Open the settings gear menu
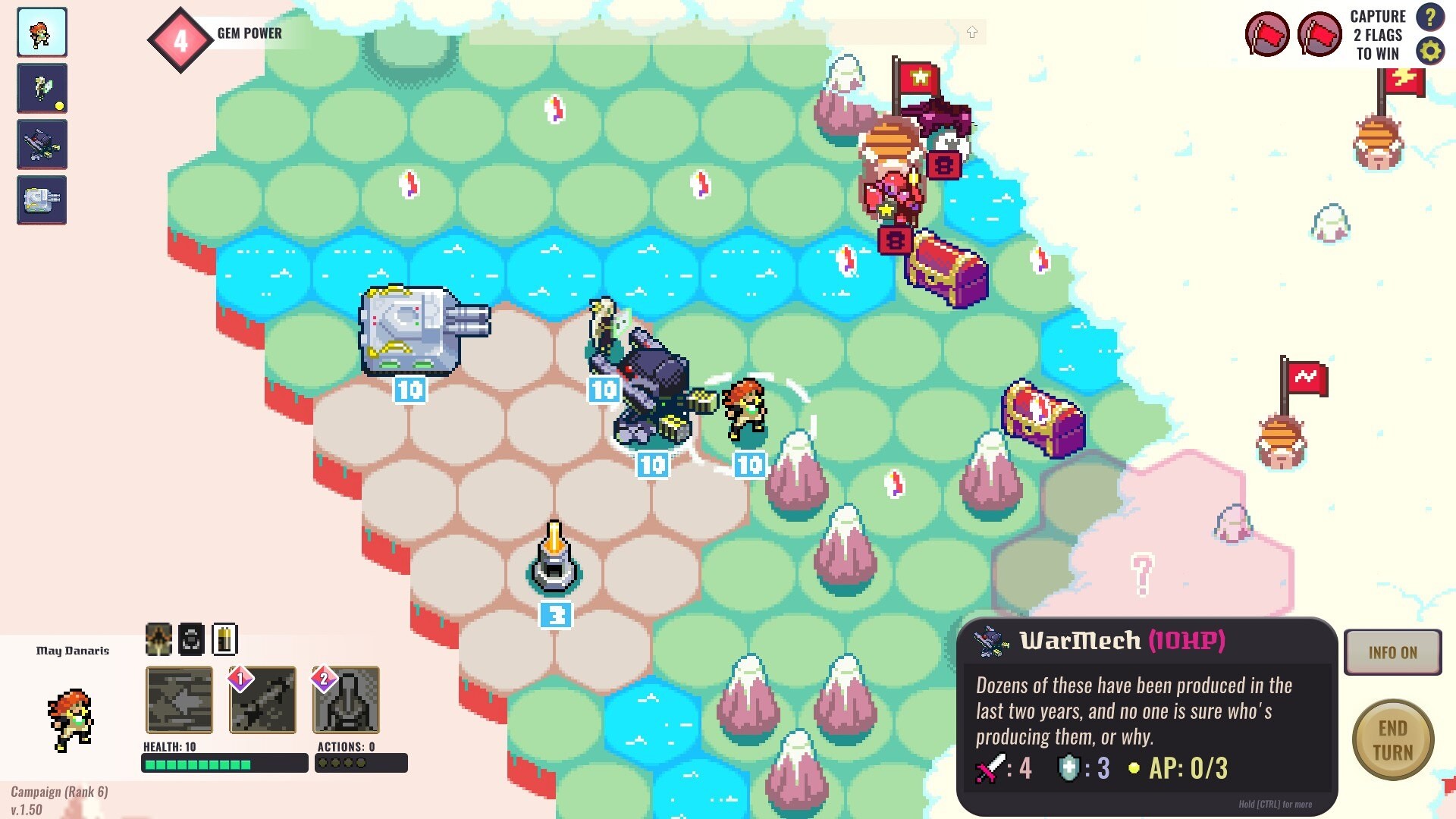1456x819 pixels. coord(1431,53)
